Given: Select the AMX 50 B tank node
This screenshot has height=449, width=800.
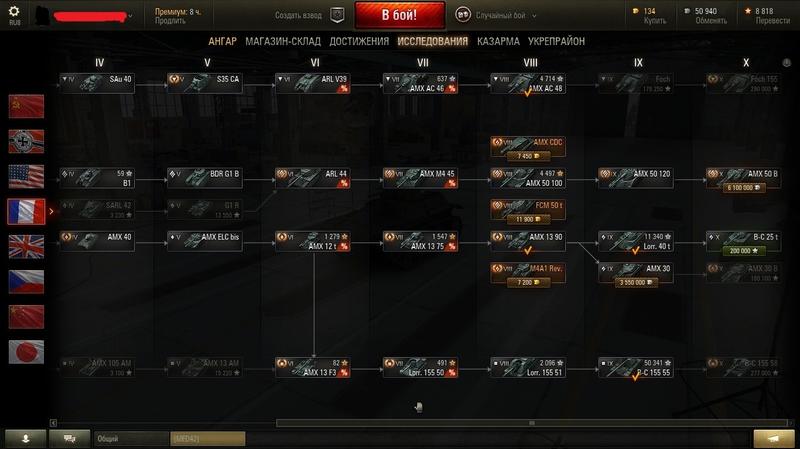Looking at the screenshot, I should click(x=743, y=177).
